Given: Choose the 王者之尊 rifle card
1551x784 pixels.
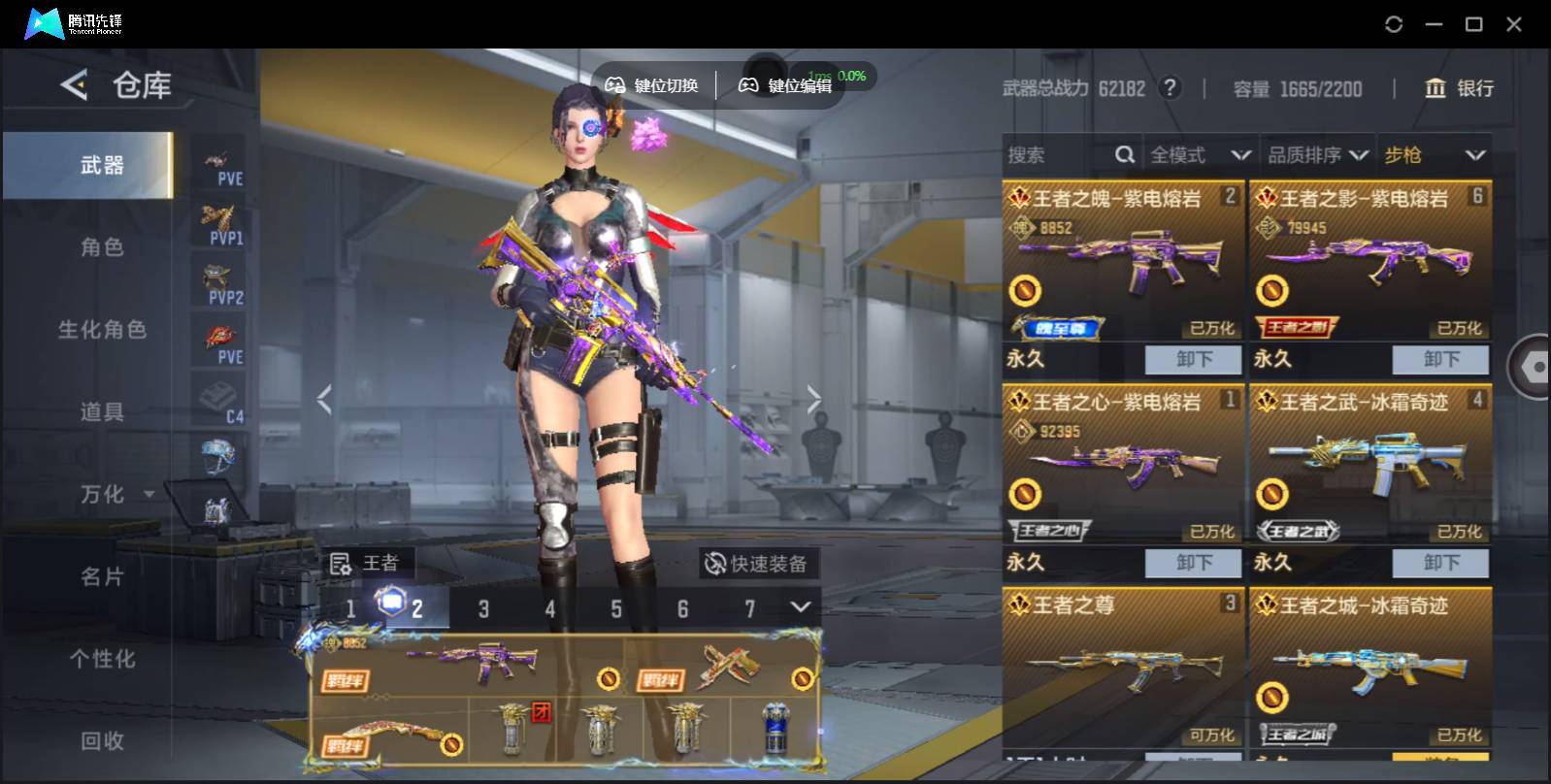Looking at the screenshot, I should [1122, 668].
